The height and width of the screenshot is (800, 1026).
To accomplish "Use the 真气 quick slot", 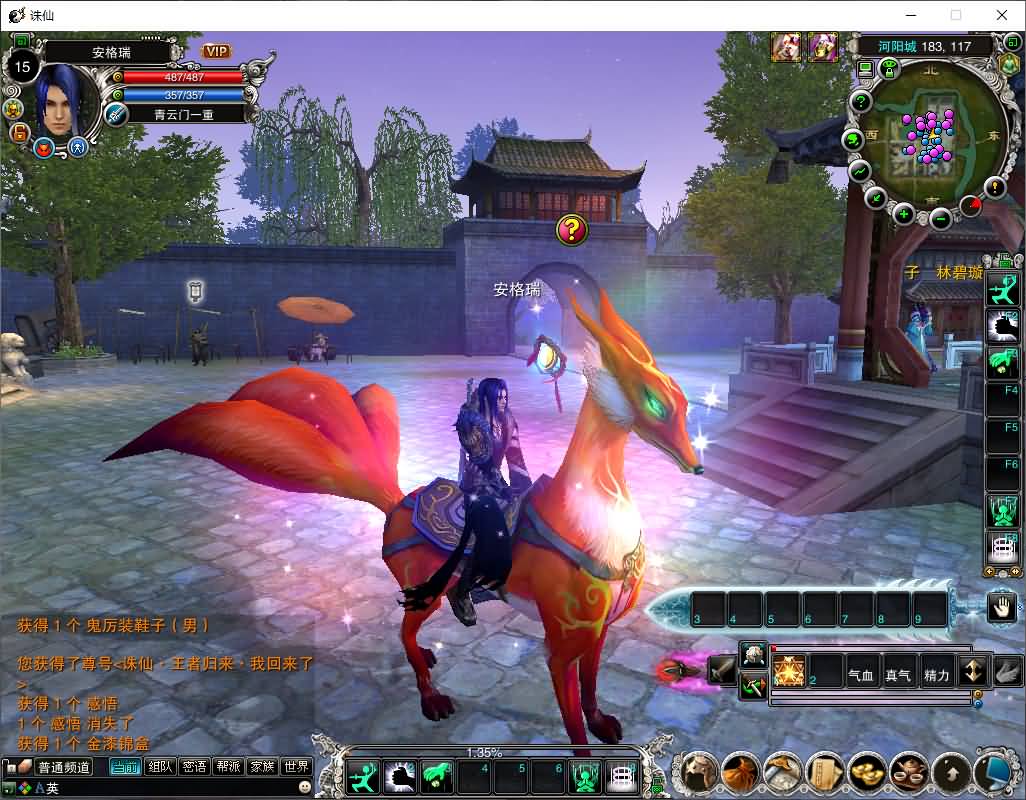I will click(x=898, y=675).
